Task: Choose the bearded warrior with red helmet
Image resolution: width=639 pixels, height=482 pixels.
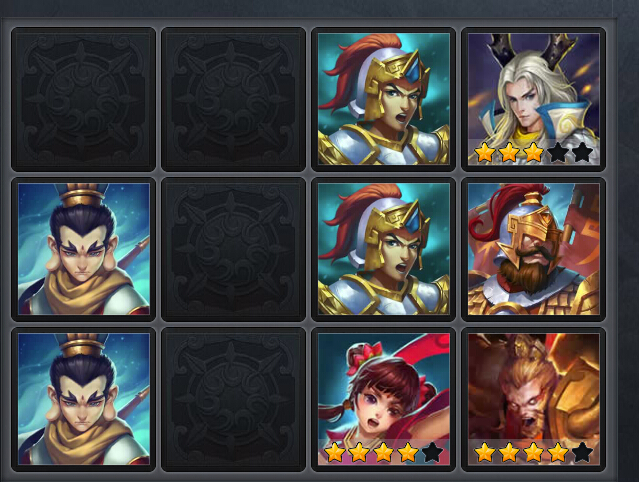Action: click(x=533, y=248)
